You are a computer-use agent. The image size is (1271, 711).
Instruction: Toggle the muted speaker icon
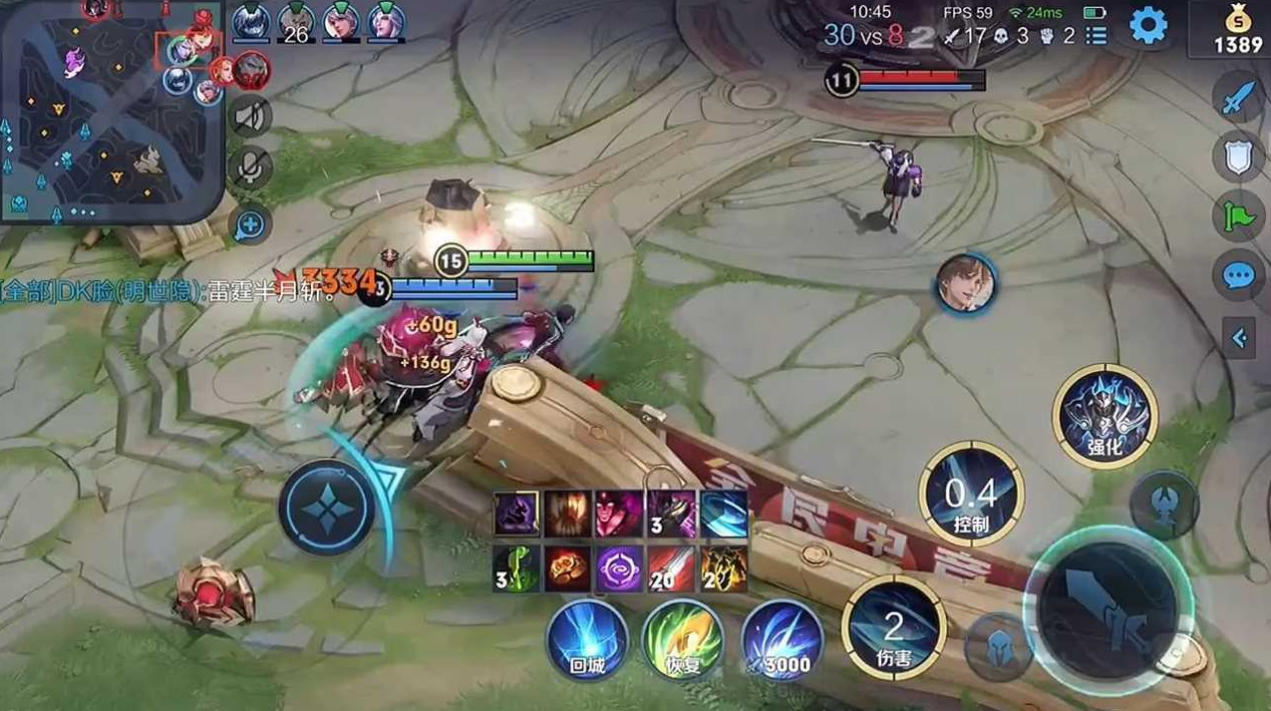[x=250, y=117]
